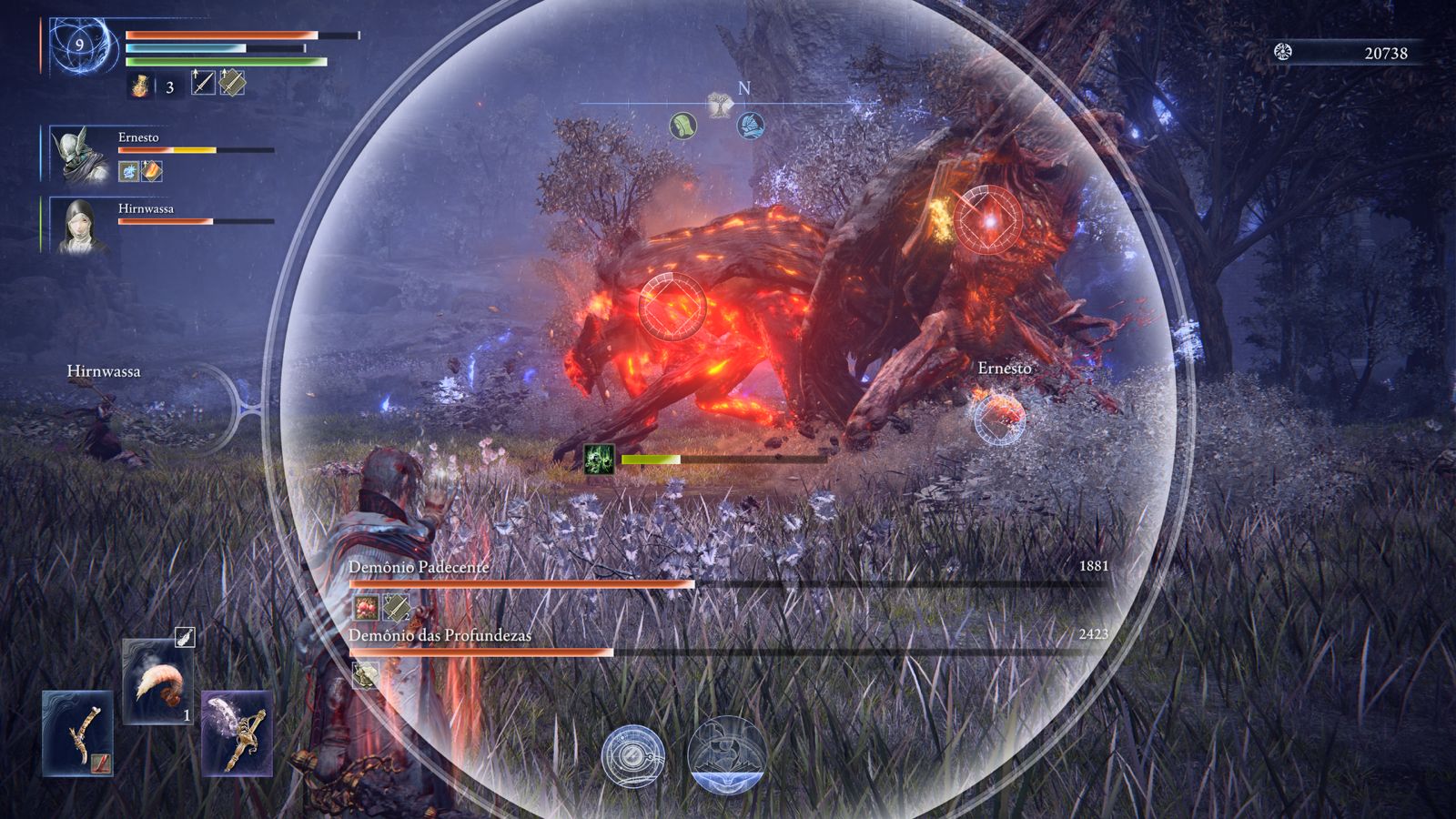Inspect Ernesto's flame buff icon
The image size is (1456, 819).
click(151, 171)
